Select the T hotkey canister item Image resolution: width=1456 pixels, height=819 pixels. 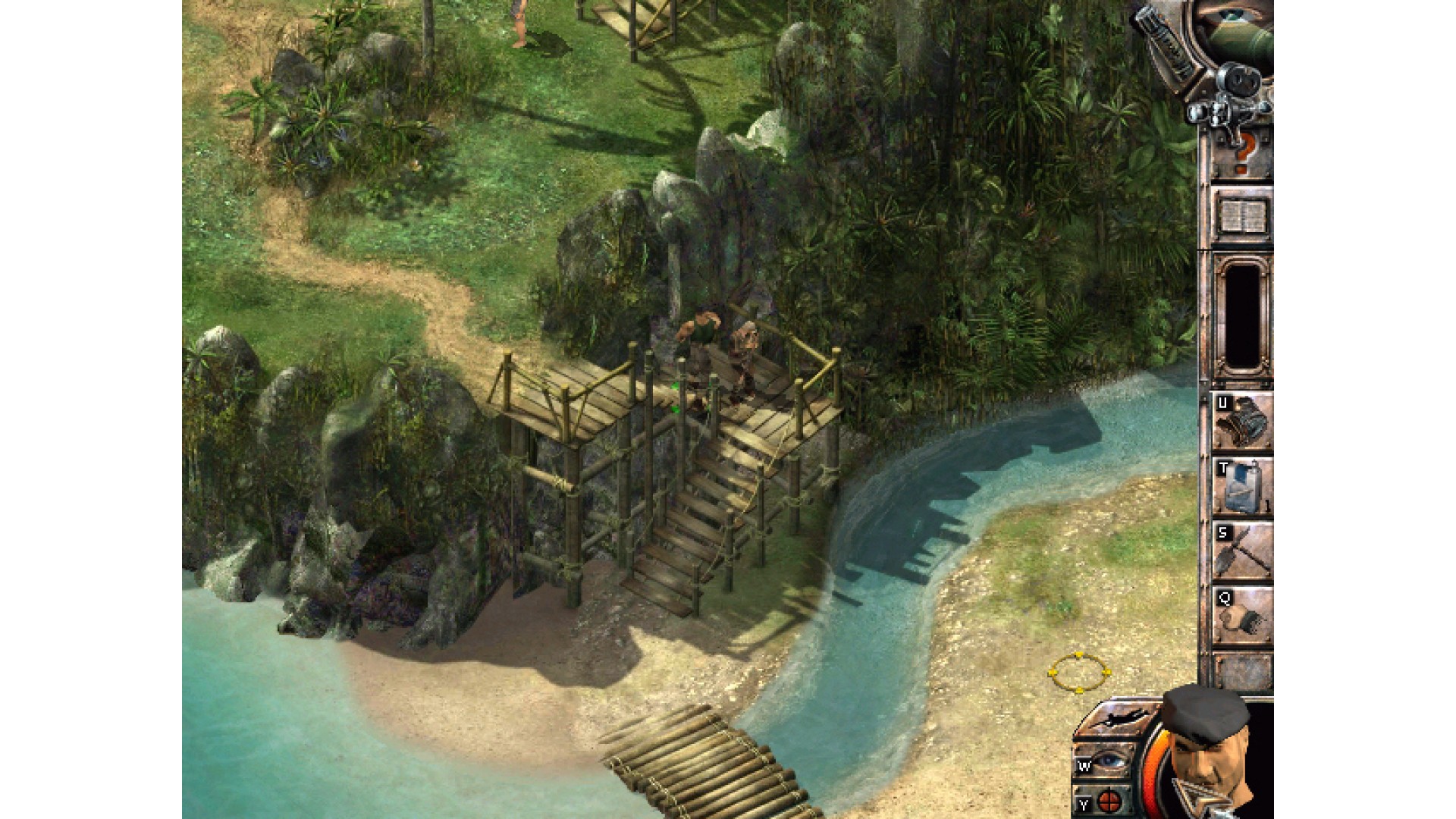pyautogui.click(x=1242, y=486)
